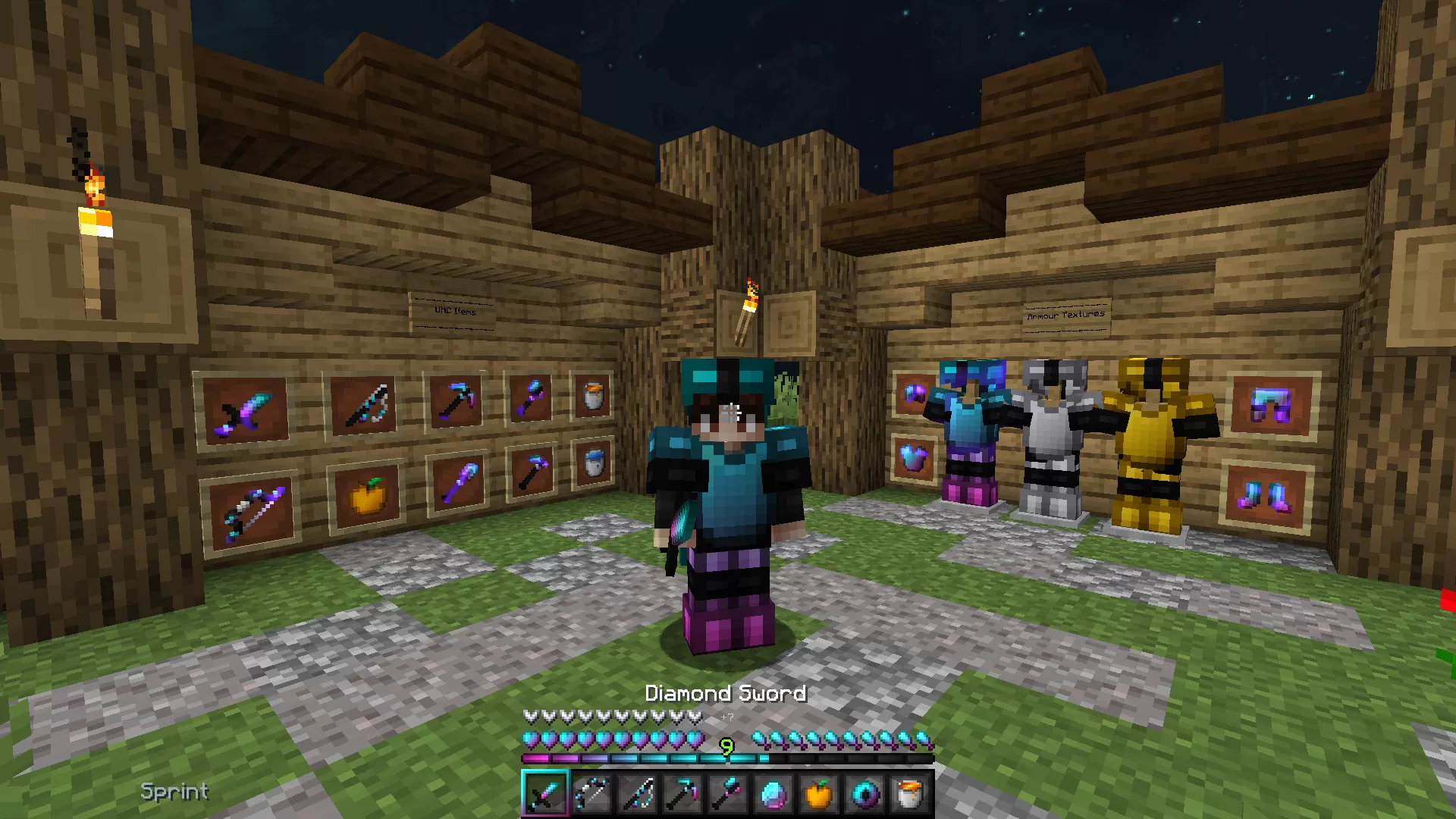Click the Sprint indicator text

click(x=174, y=792)
